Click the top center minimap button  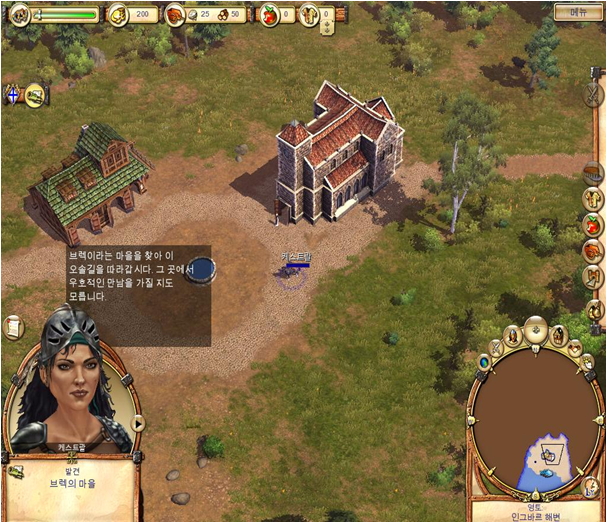click(536, 329)
